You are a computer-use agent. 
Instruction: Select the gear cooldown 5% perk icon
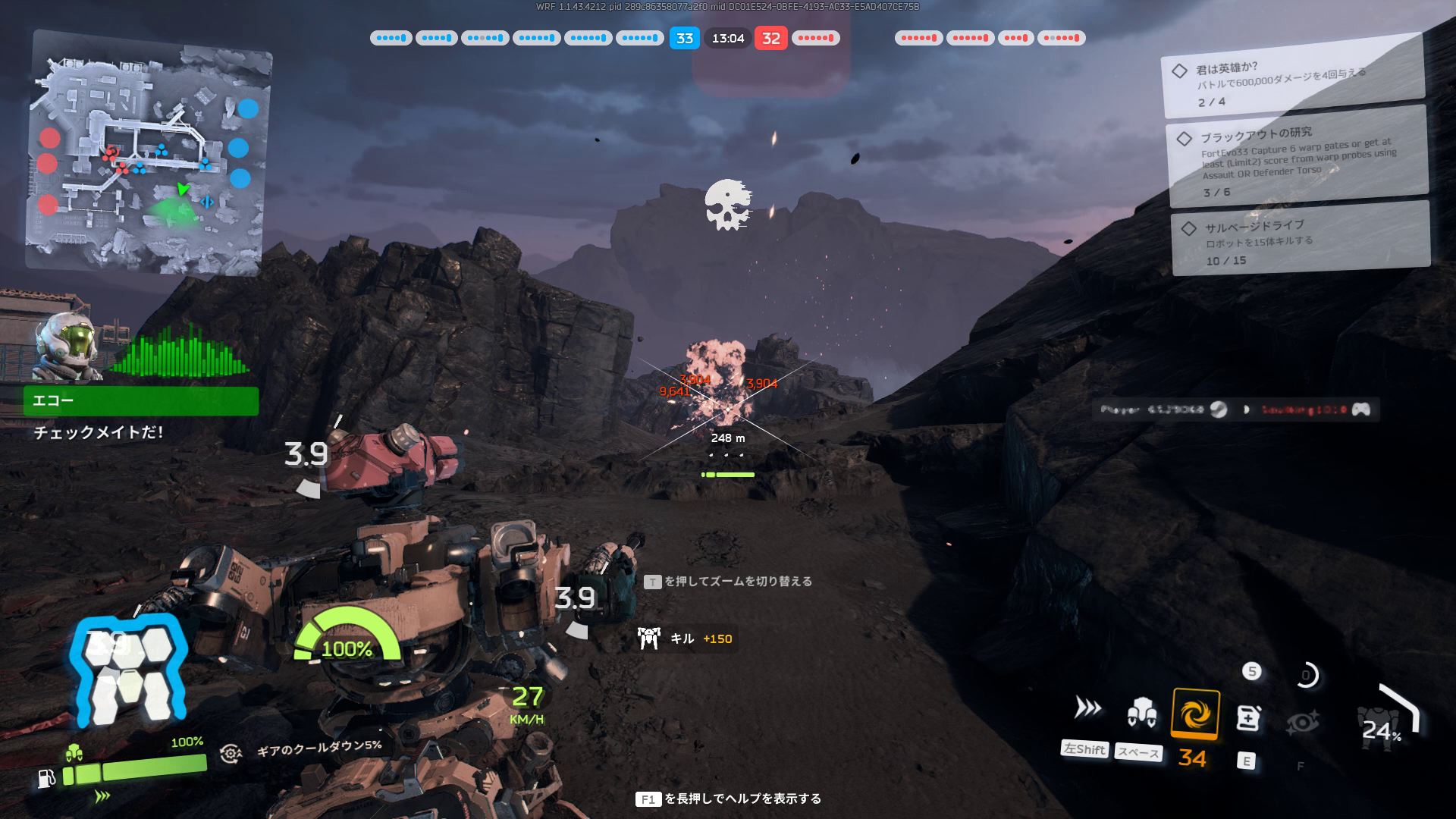(x=231, y=753)
